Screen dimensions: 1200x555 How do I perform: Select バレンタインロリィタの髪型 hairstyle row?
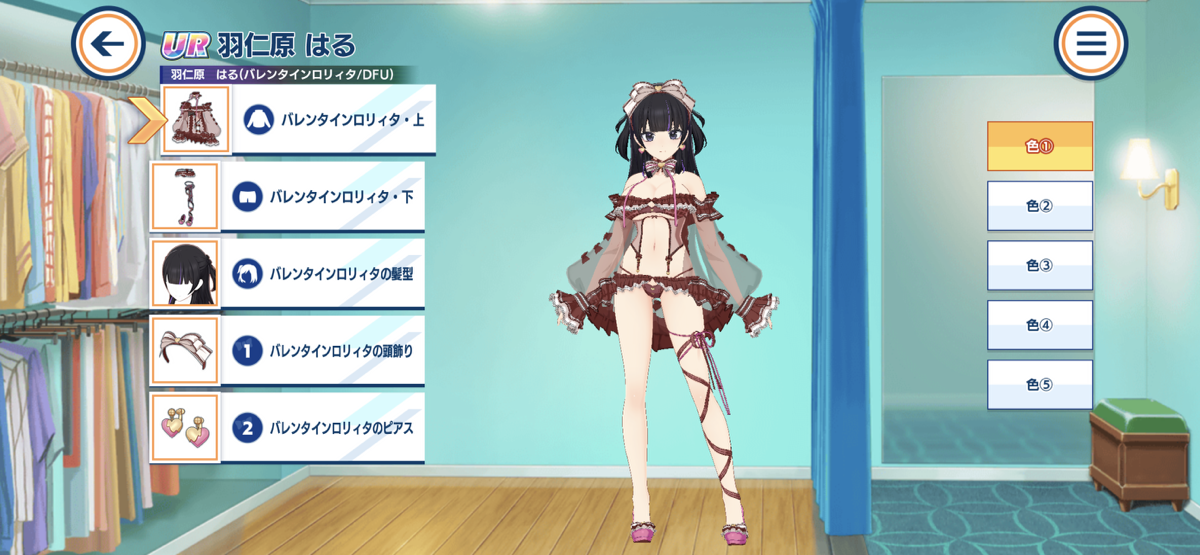[x=330, y=273]
